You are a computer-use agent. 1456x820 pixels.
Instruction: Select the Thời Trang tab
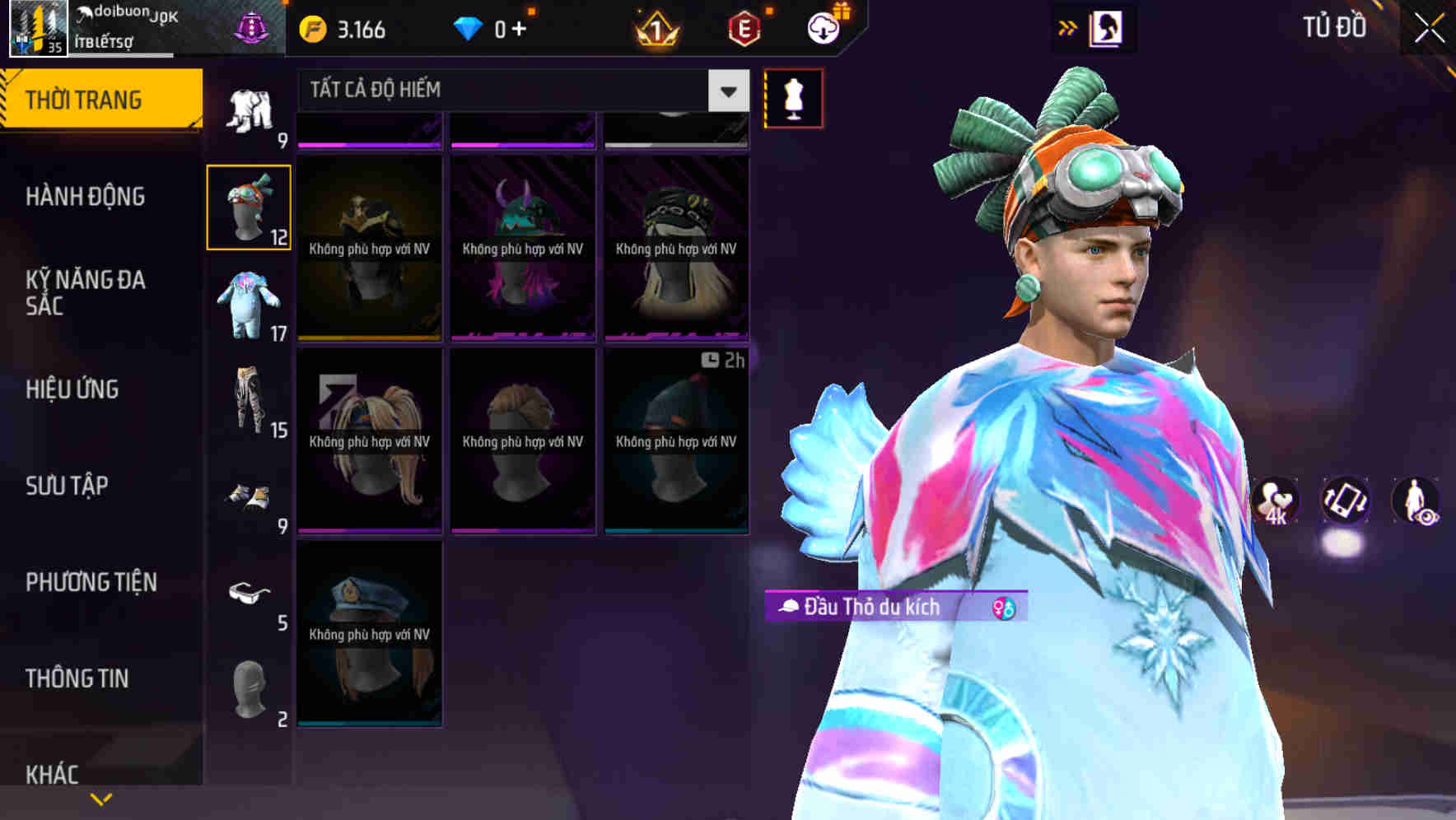[x=100, y=100]
